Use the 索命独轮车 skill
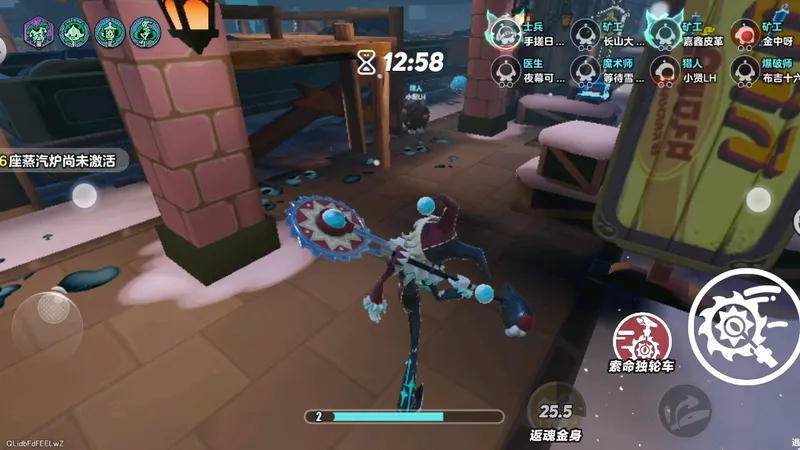Viewport: 800px width, 450px height. [x=639, y=338]
